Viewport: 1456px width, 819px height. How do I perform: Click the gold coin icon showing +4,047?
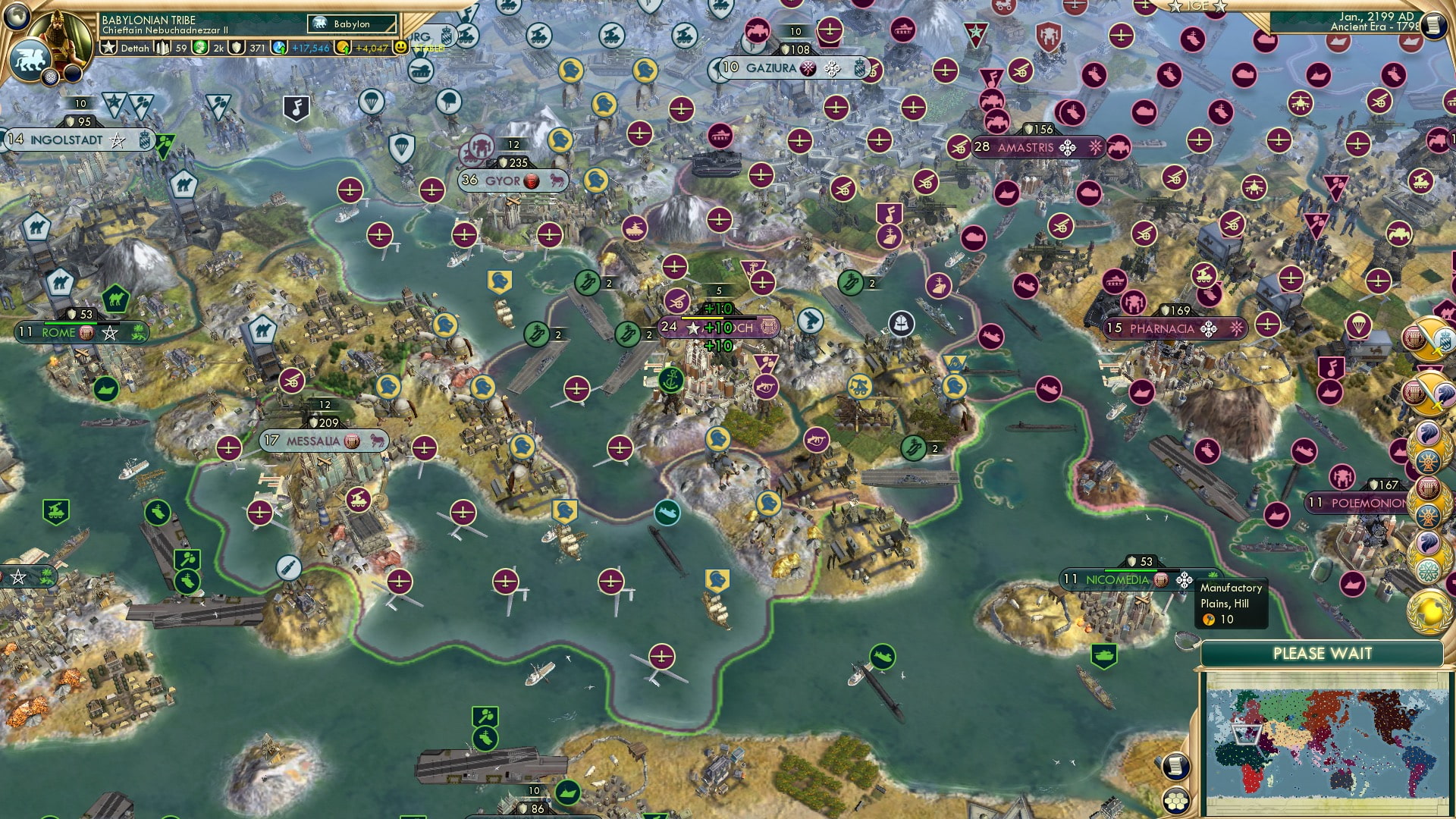(x=343, y=48)
